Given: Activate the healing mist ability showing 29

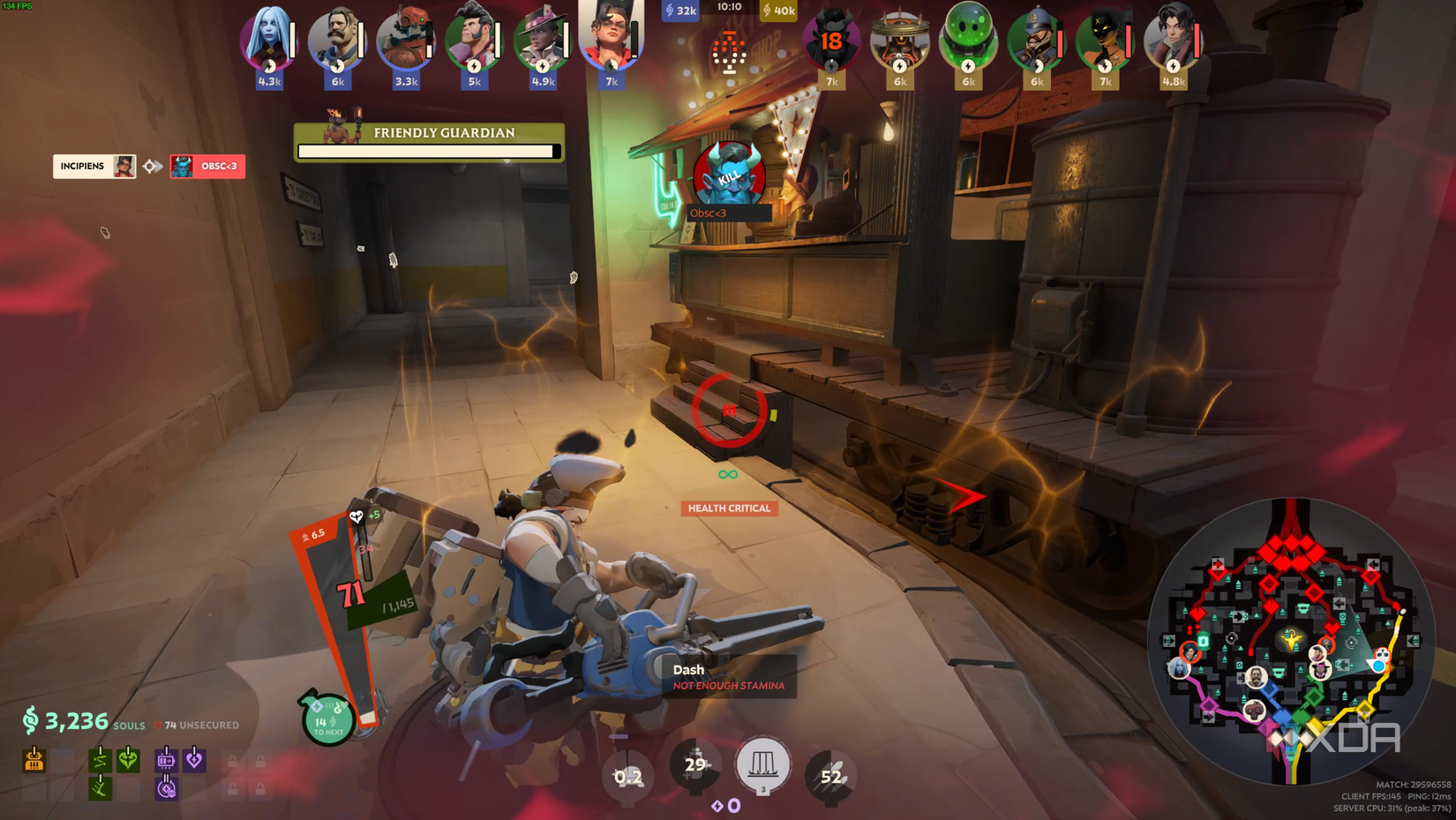Looking at the screenshot, I should pyautogui.click(x=694, y=766).
